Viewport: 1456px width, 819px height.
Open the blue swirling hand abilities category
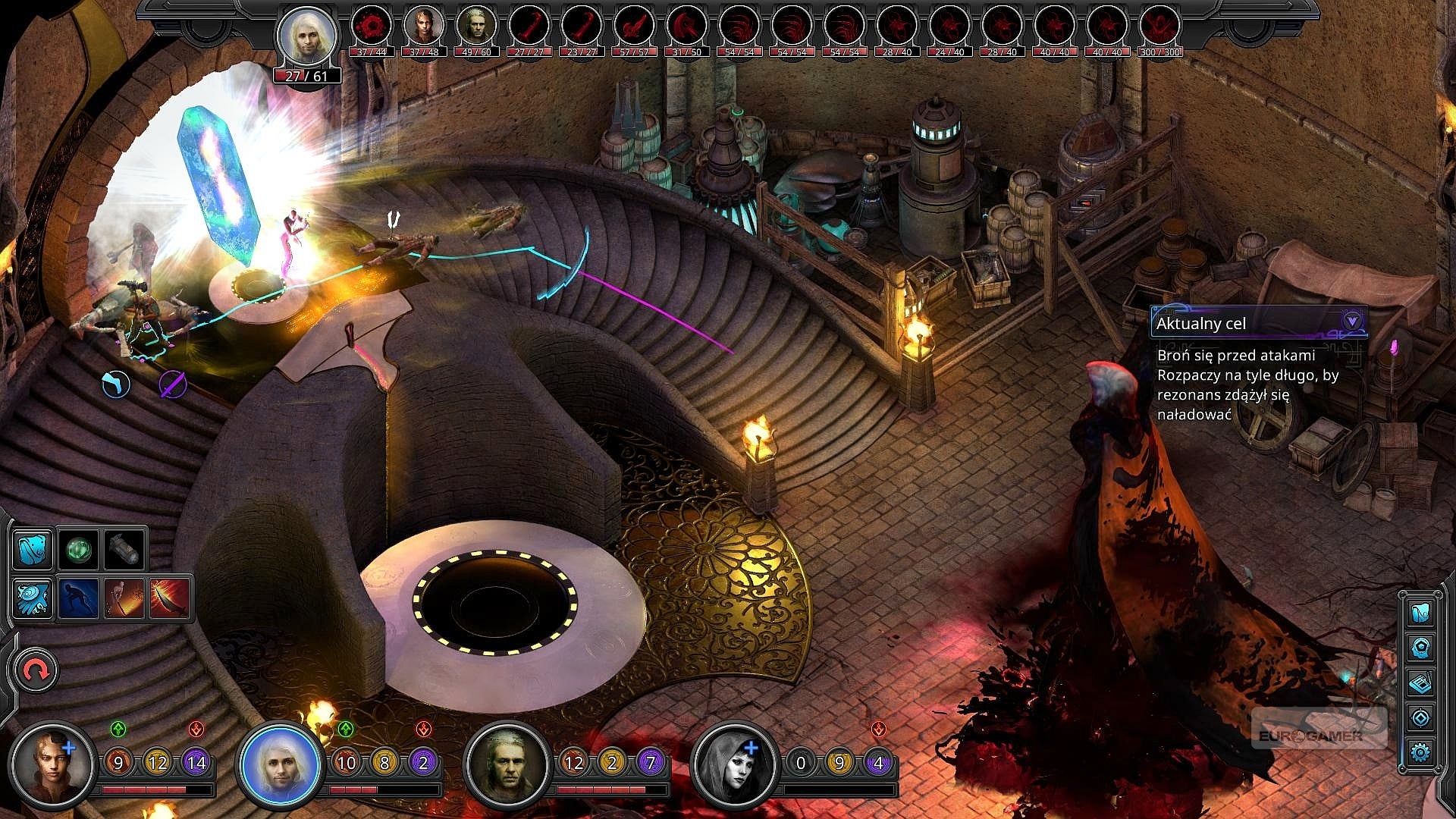[x=33, y=598]
